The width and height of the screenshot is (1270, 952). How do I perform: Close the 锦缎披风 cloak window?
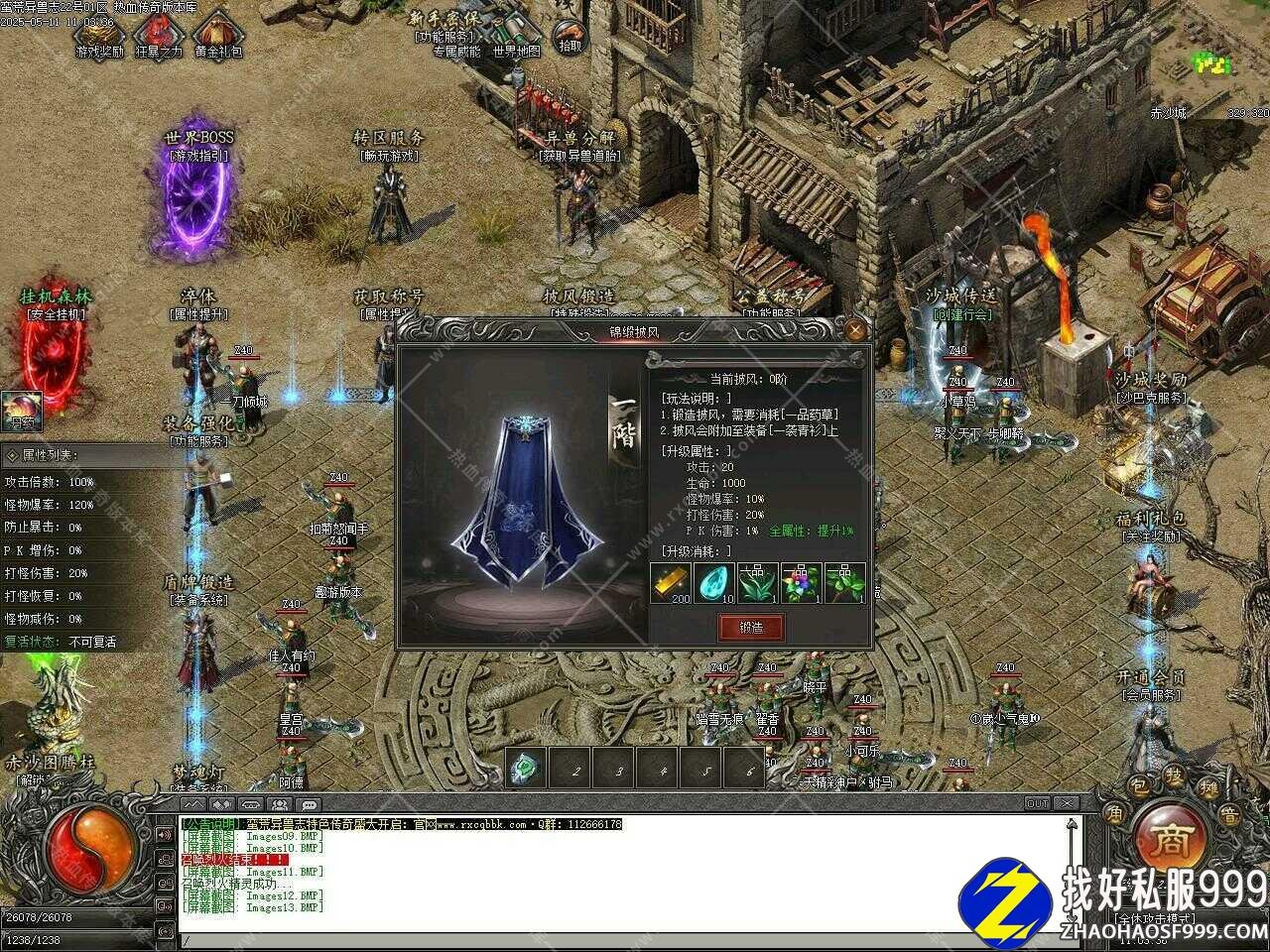[x=855, y=330]
